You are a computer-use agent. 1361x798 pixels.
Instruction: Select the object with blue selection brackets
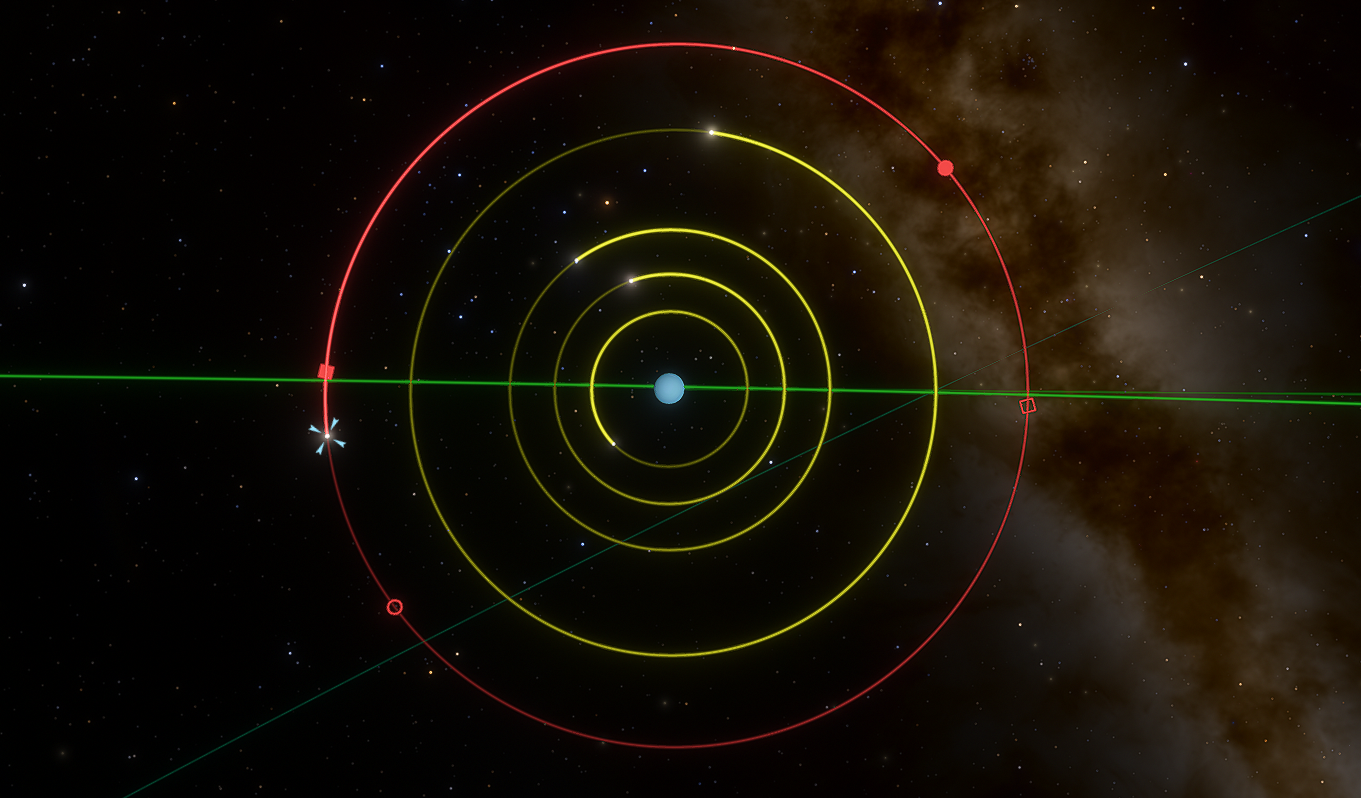327,436
